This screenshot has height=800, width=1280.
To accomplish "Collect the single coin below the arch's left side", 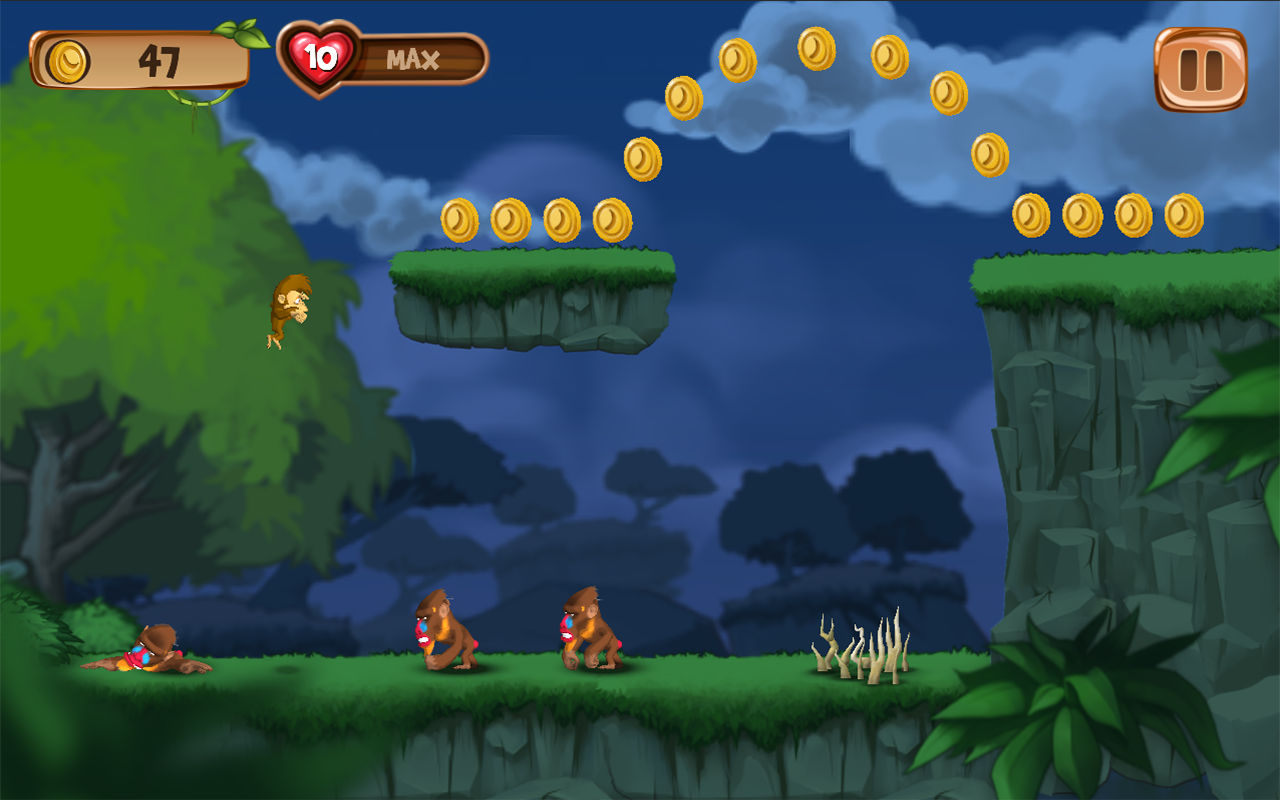I will pos(643,160).
